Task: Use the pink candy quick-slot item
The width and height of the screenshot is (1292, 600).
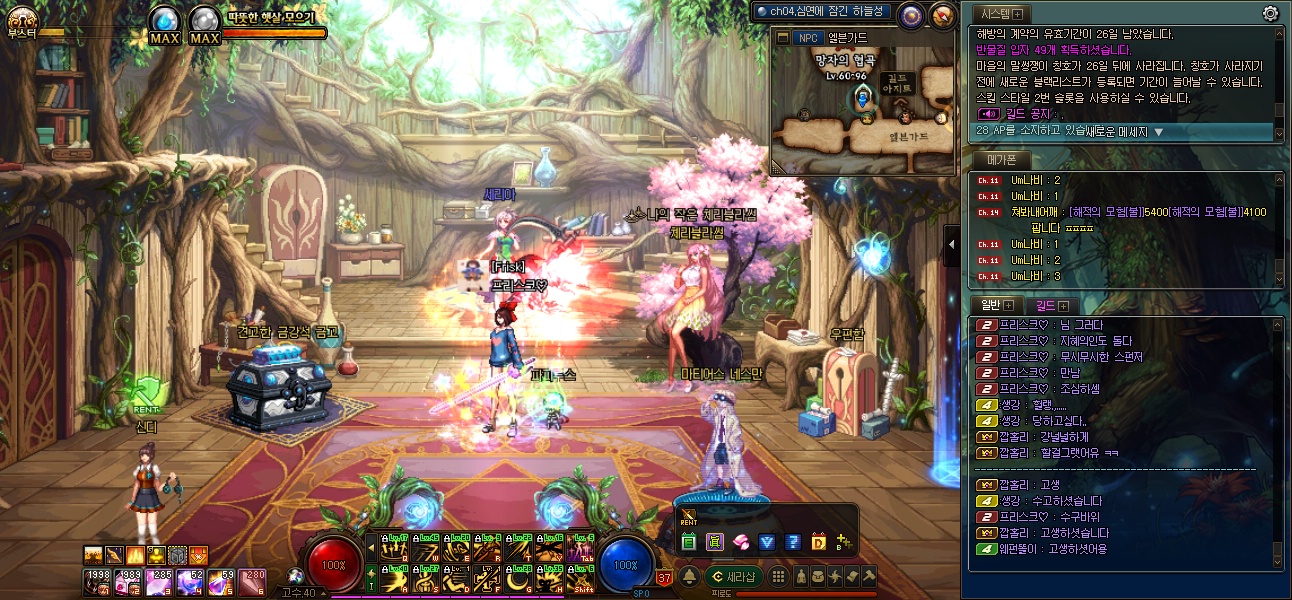Action: click(x=742, y=542)
